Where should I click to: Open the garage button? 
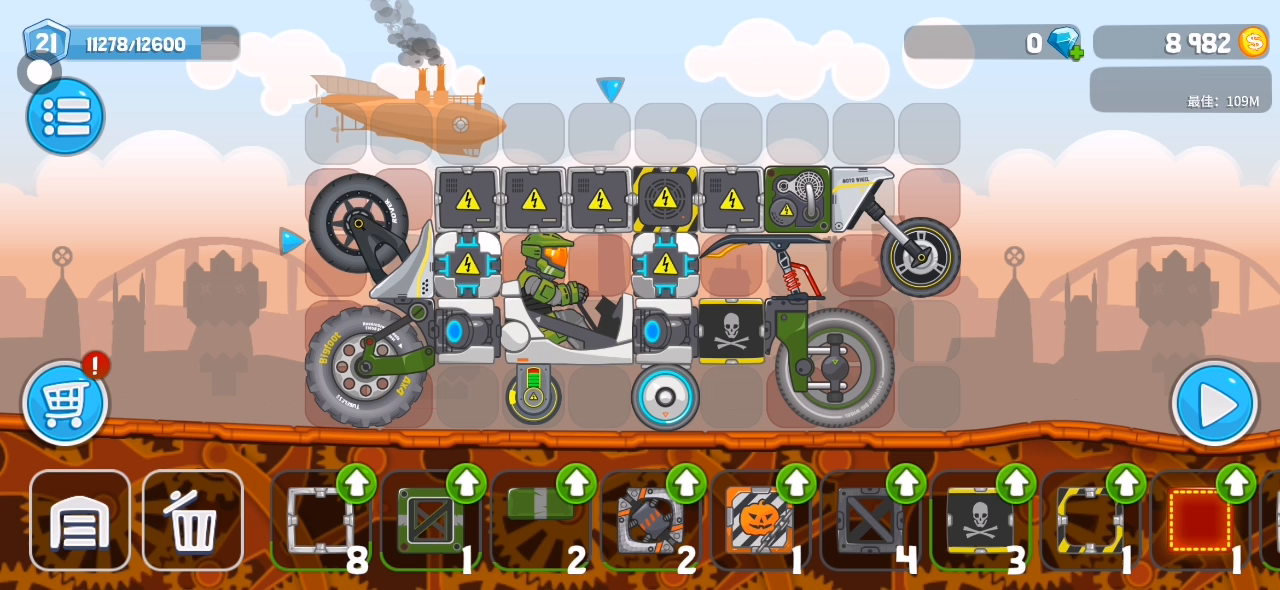pos(80,520)
